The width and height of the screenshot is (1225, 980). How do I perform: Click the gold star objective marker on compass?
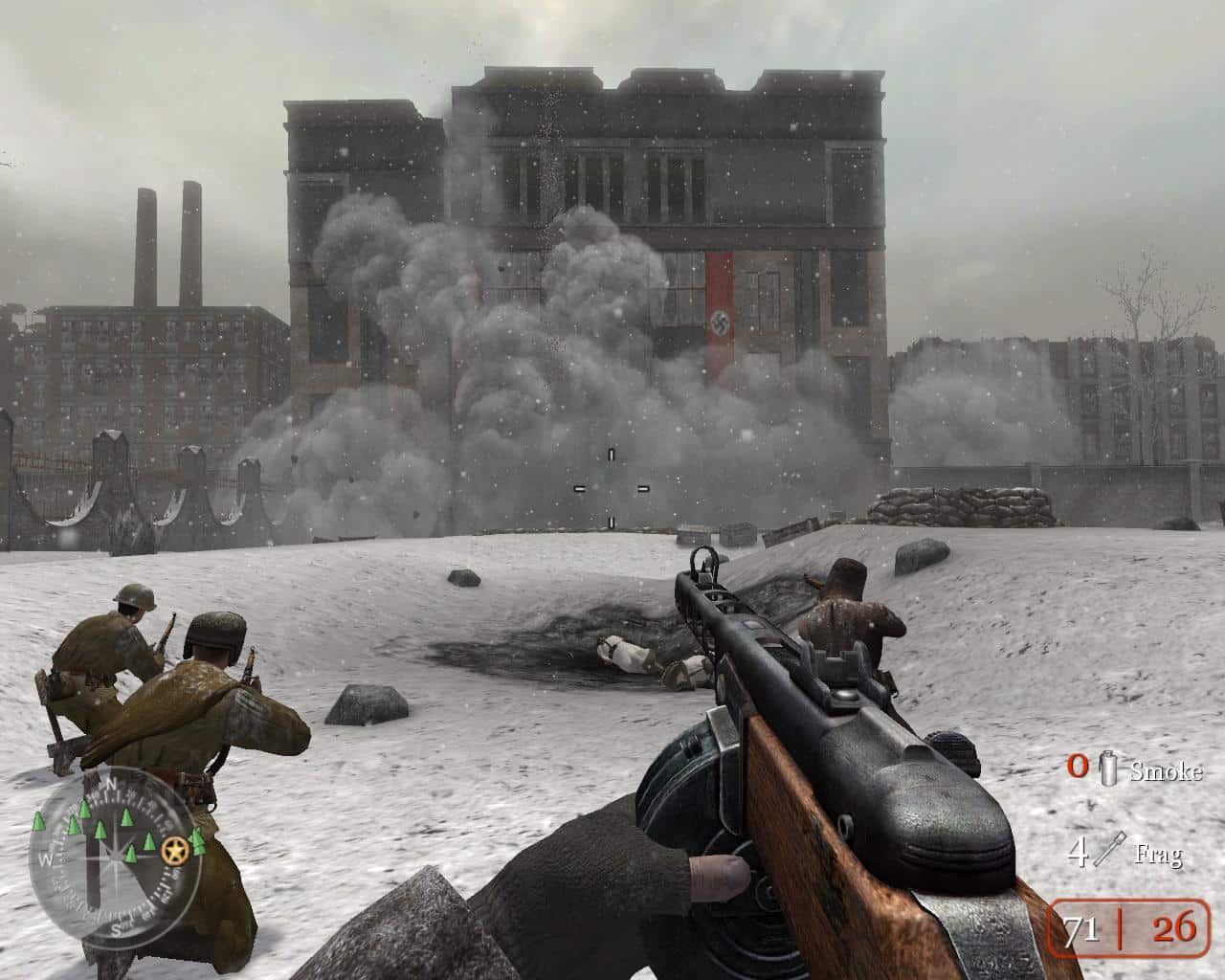coord(175,852)
